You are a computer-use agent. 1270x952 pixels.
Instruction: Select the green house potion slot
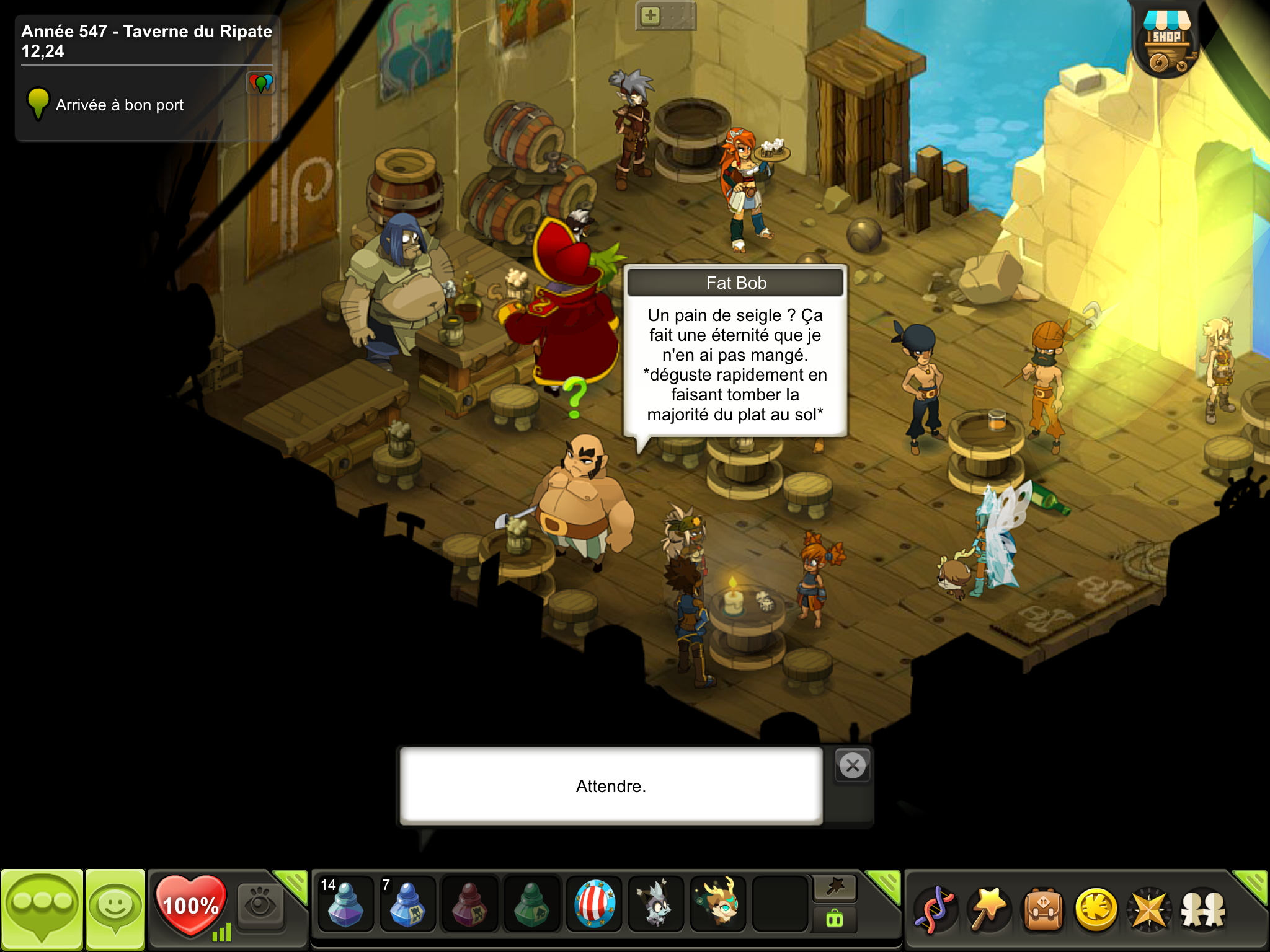(531, 904)
